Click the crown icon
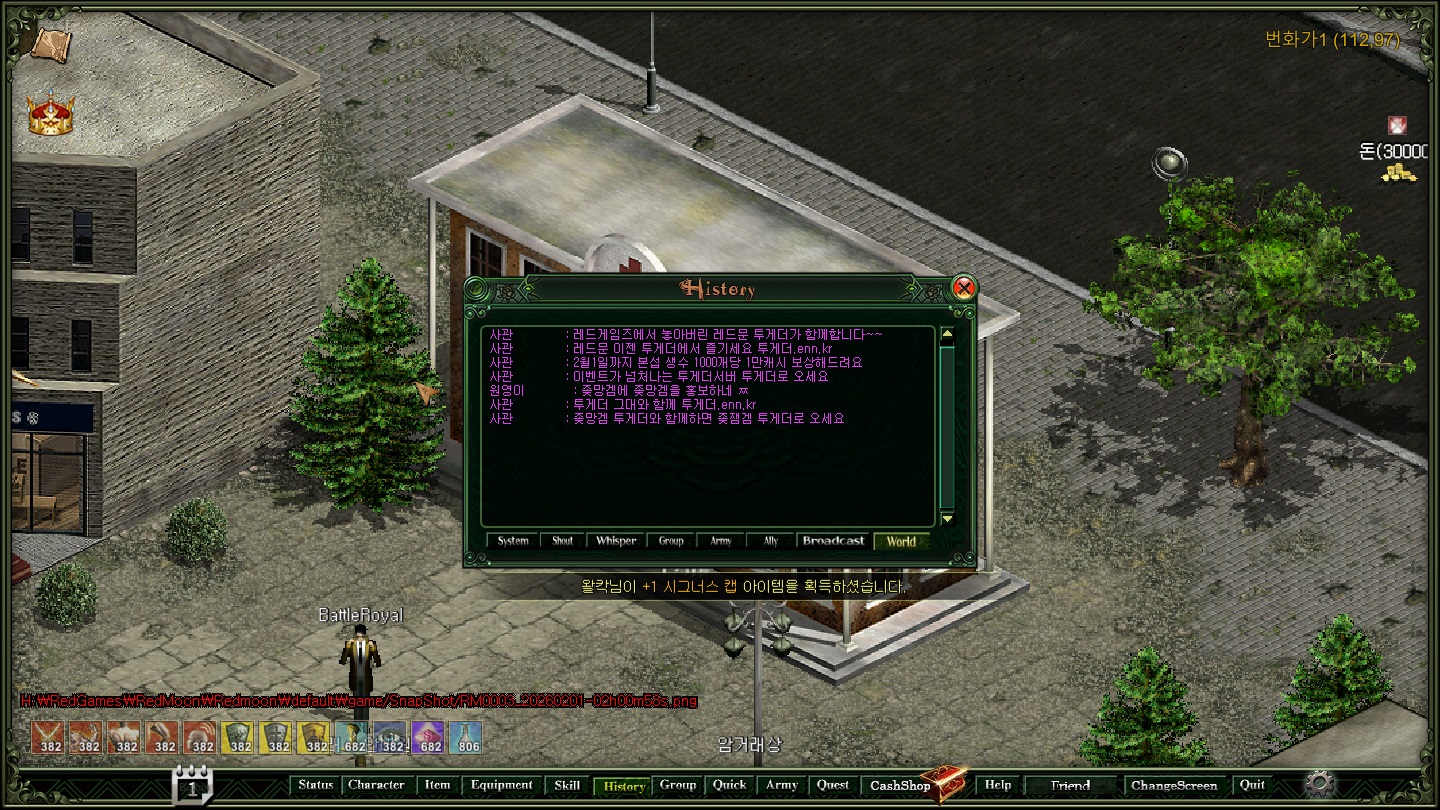 click(x=50, y=116)
